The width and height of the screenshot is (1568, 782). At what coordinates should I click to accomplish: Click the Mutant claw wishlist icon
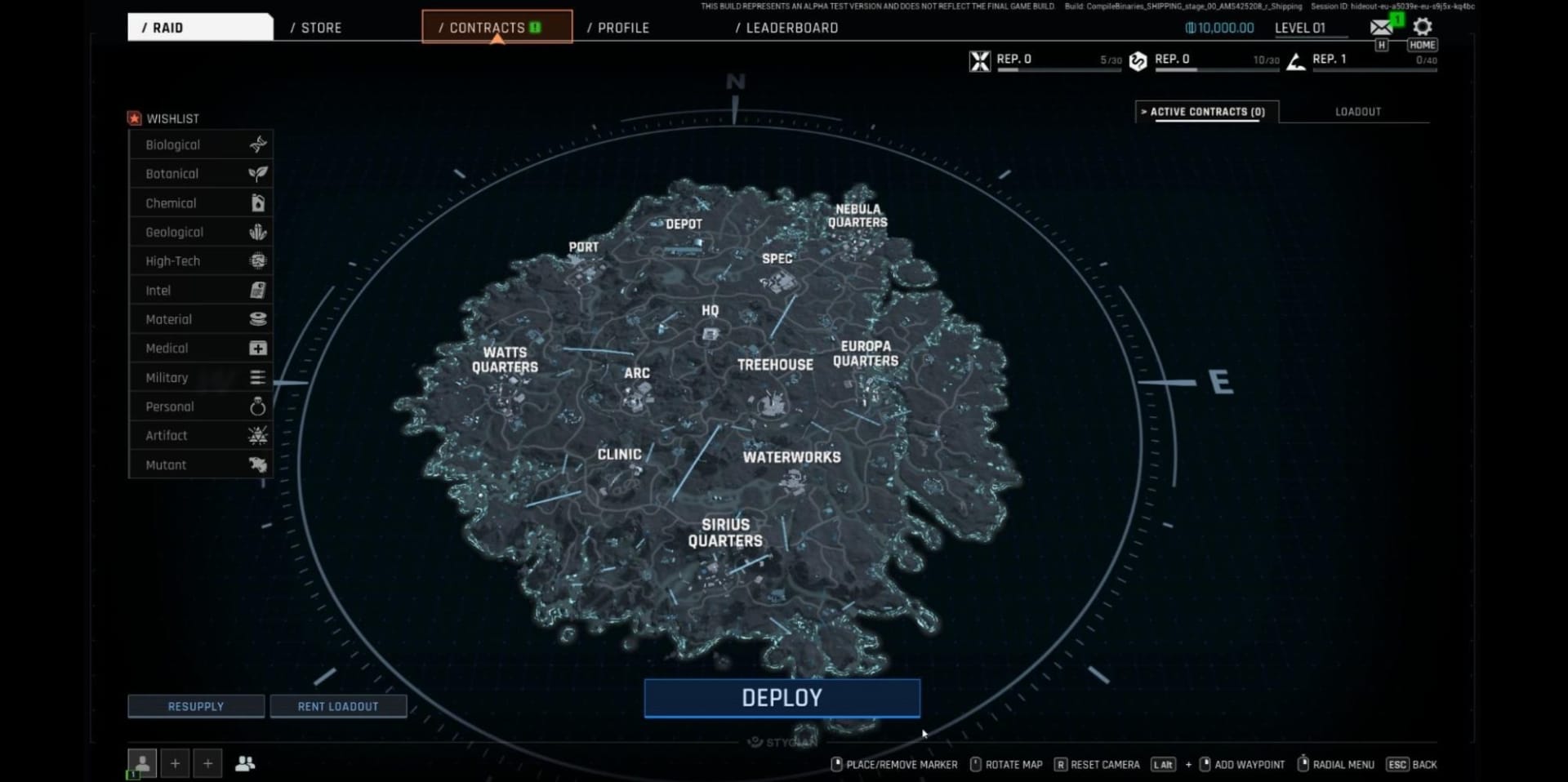tap(258, 464)
